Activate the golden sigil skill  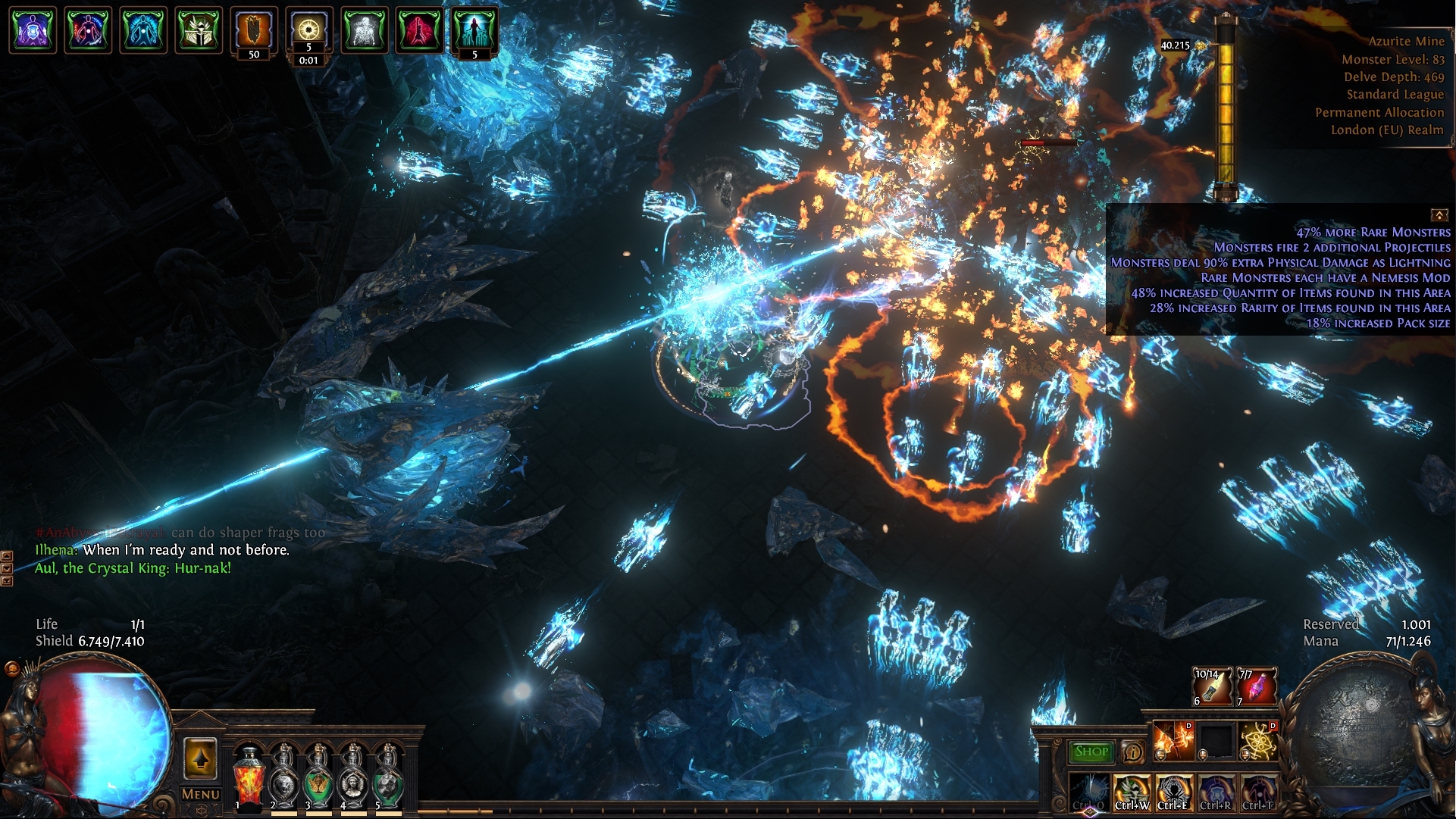click(x=1257, y=741)
